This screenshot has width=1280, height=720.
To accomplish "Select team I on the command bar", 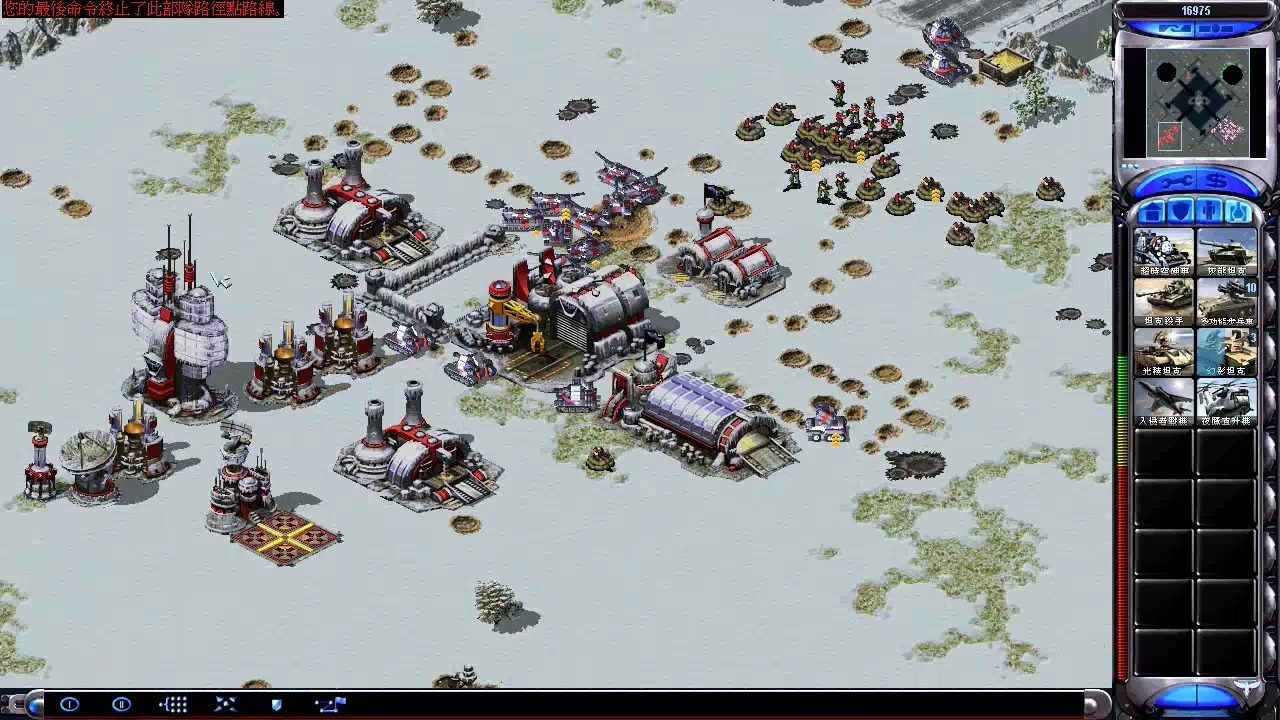I will tap(69, 705).
